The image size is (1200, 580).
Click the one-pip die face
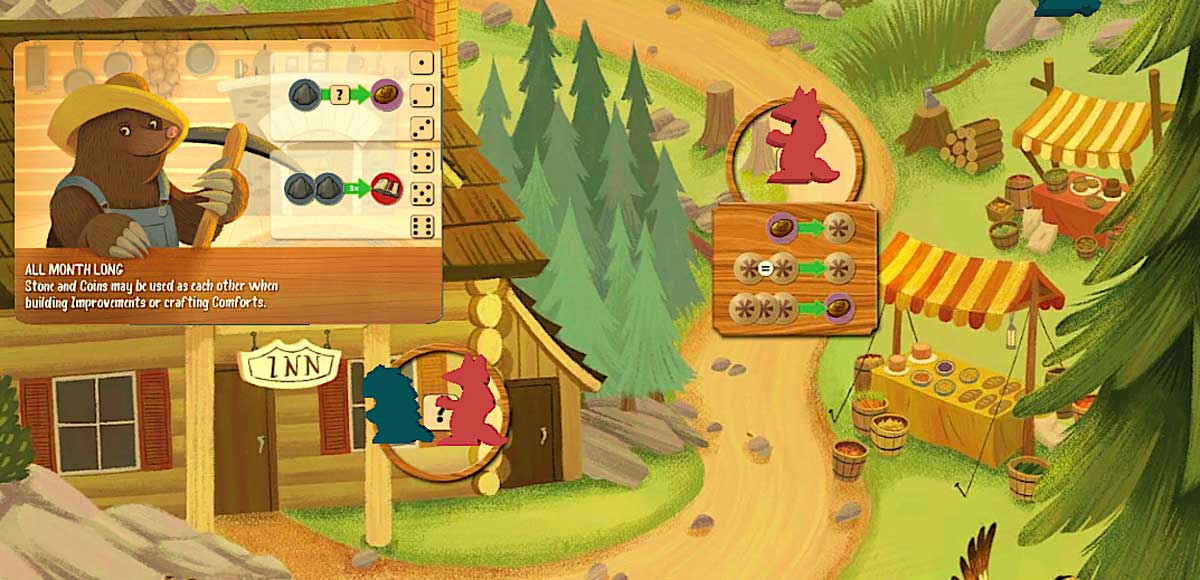click(x=423, y=64)
